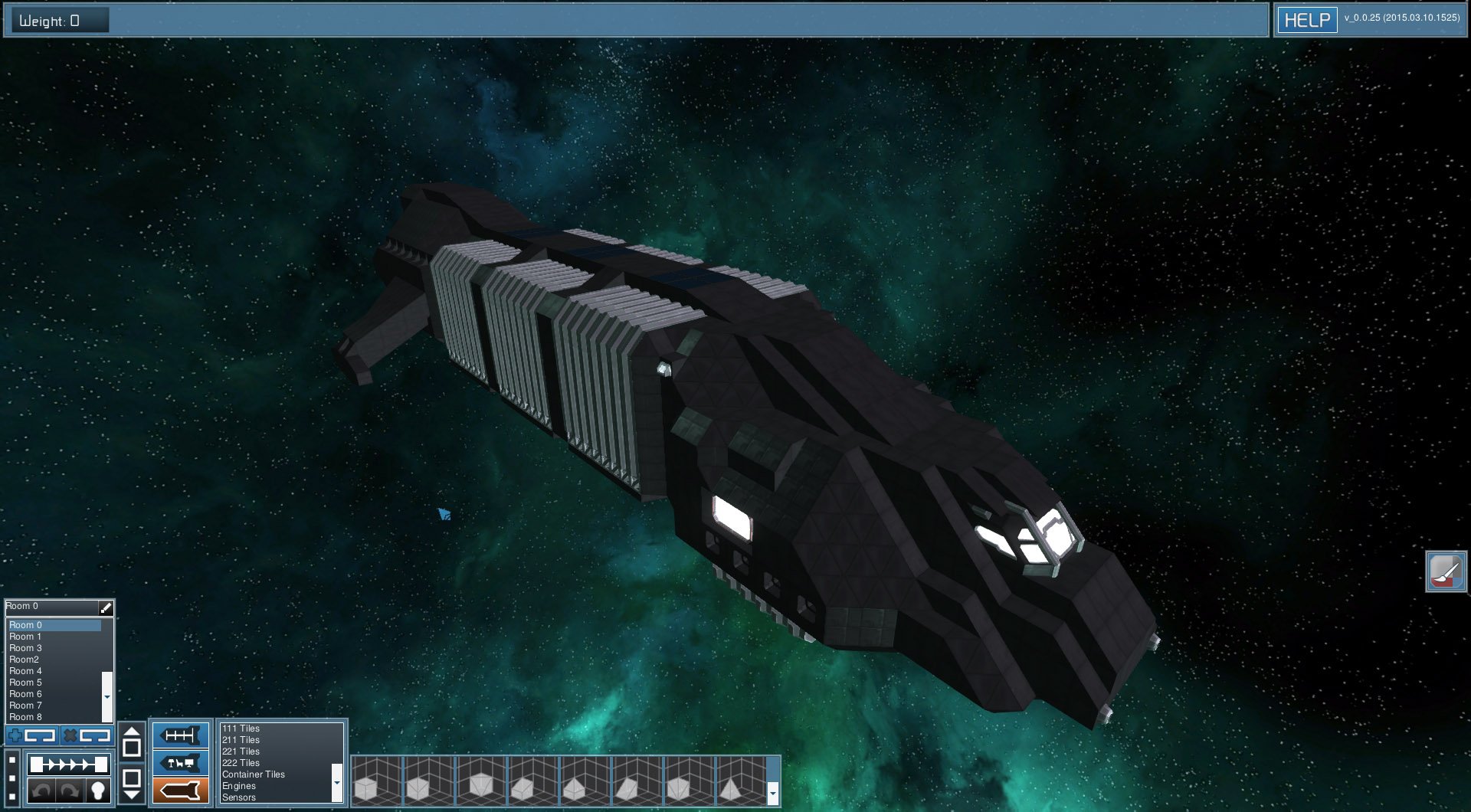Toggle the bottom small checkbox on the left panel
Screen dimensions: 1471x812
click(x=11, y=797)
